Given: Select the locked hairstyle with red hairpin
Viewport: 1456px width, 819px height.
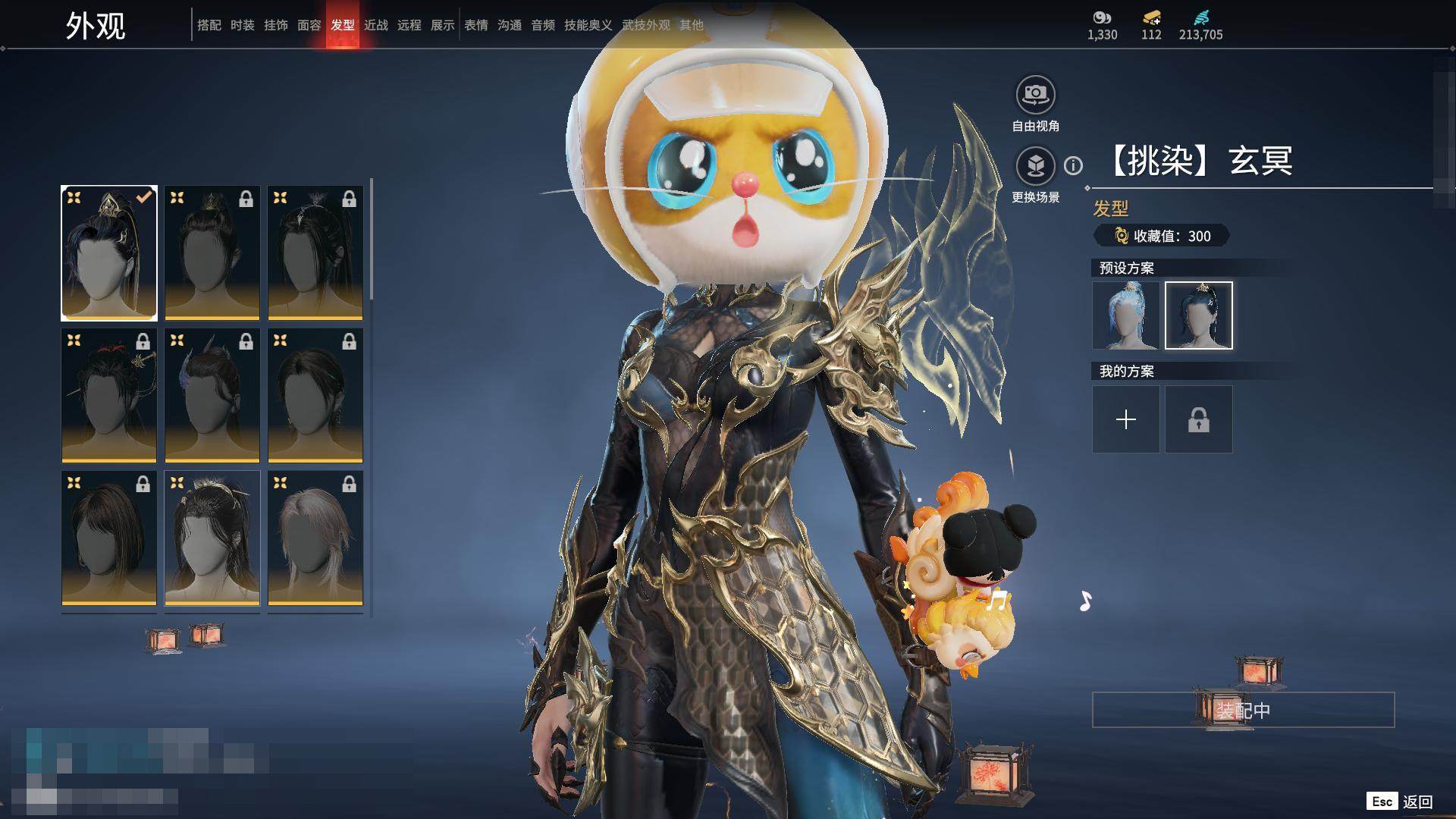Looking at the screenshot, I should click(x=109, y=395).
